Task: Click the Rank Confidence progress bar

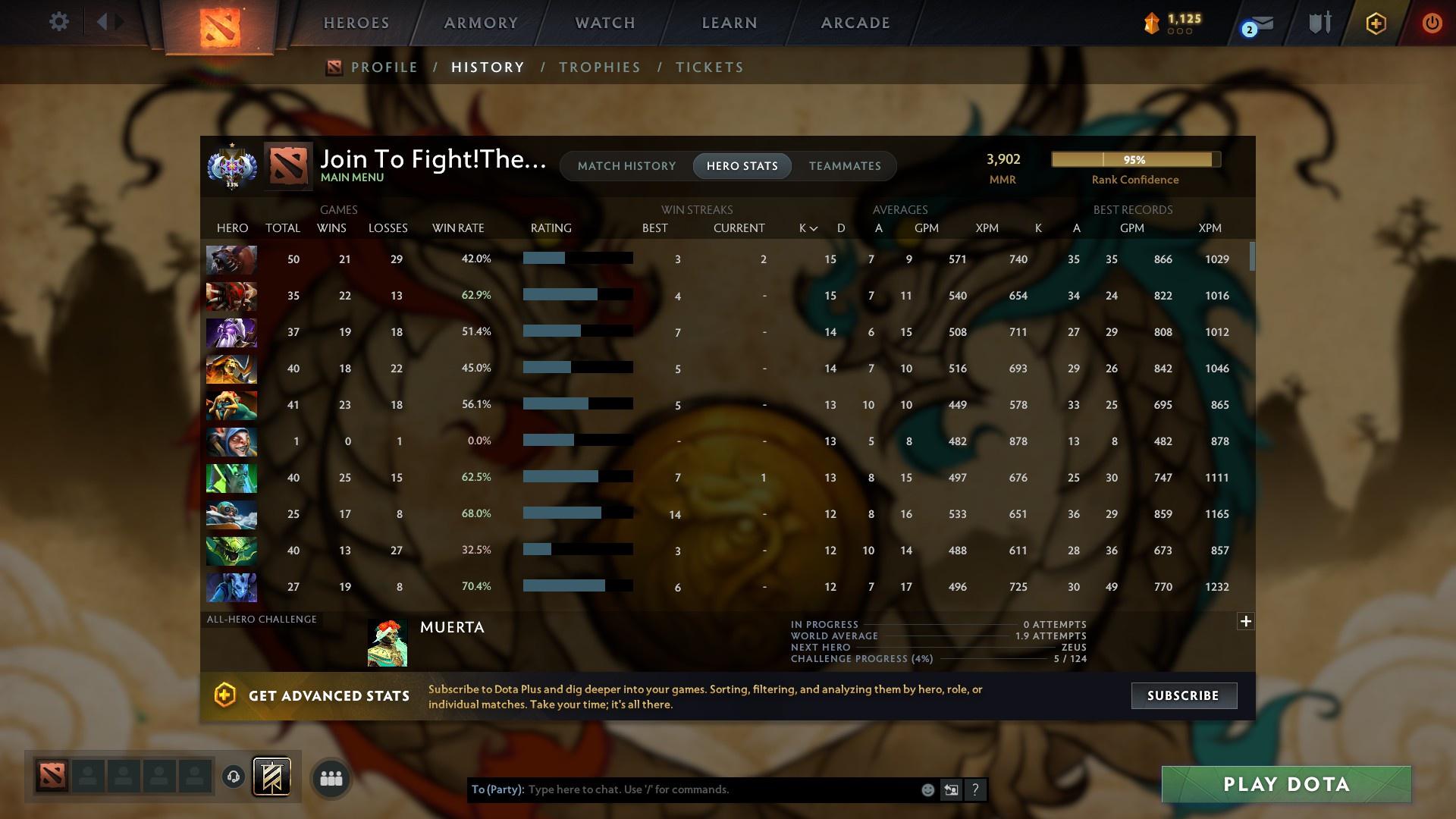Action: (x=1134, y=160)
